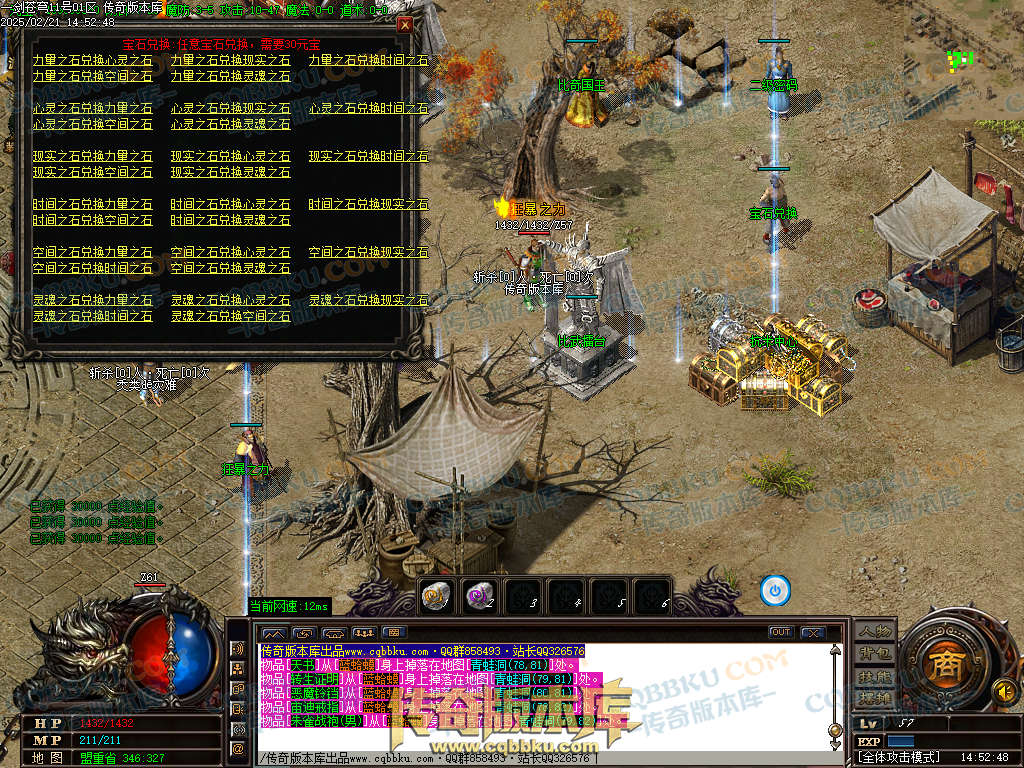Image resolution: width=1024 pixels, height=768 pixels.
Task: Click the blue power button
Action: pos(775,590)
